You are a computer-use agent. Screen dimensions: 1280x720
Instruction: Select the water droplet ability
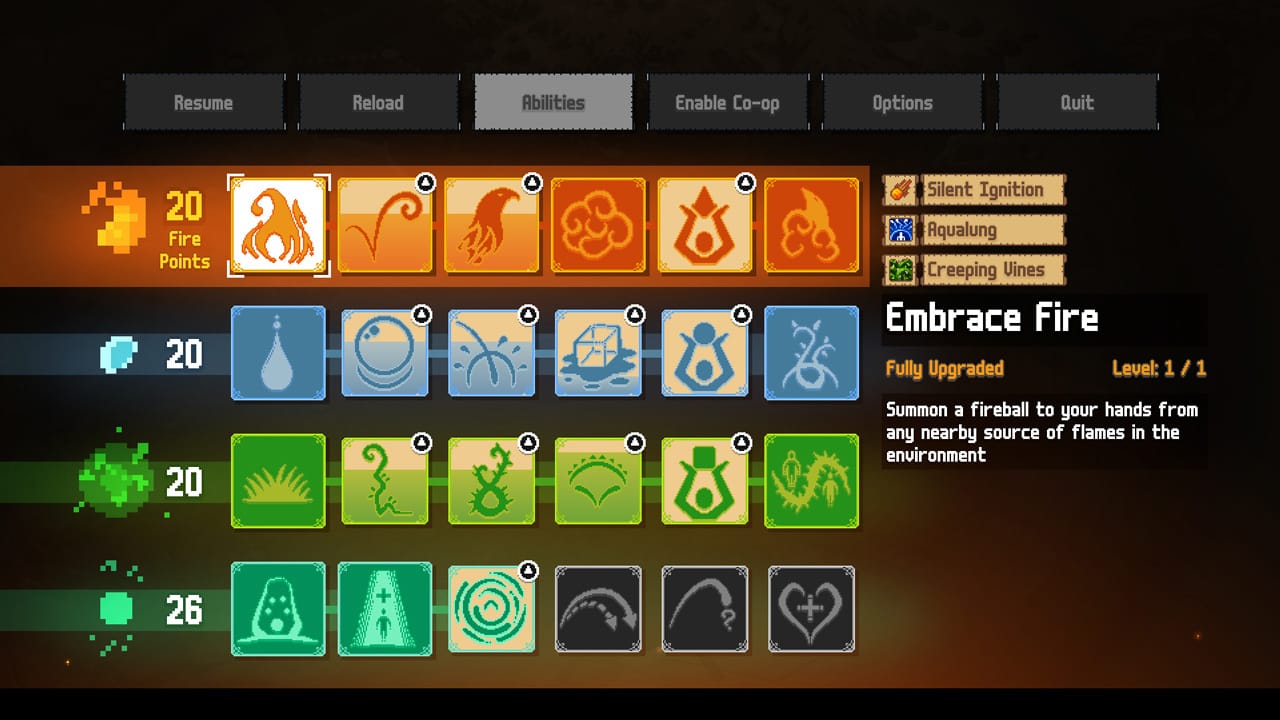278,355
